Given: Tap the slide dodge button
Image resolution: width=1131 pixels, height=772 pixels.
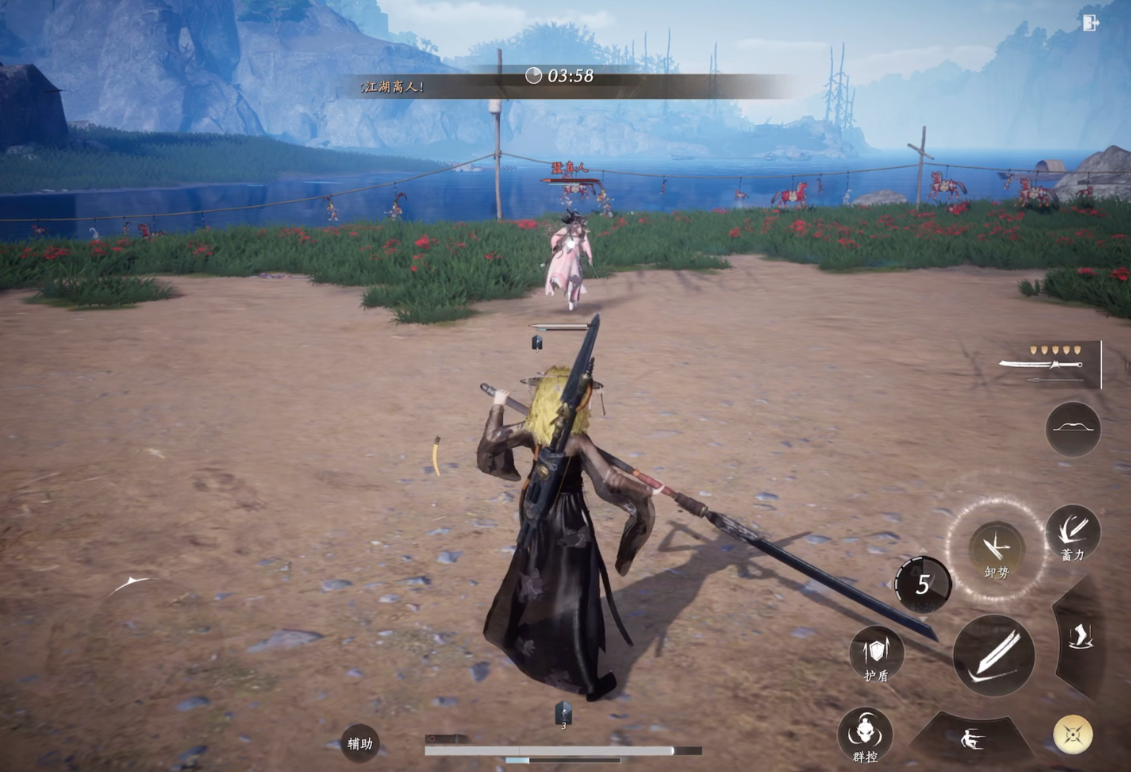Looking at the screenshot, I should (x=971, y=740).
